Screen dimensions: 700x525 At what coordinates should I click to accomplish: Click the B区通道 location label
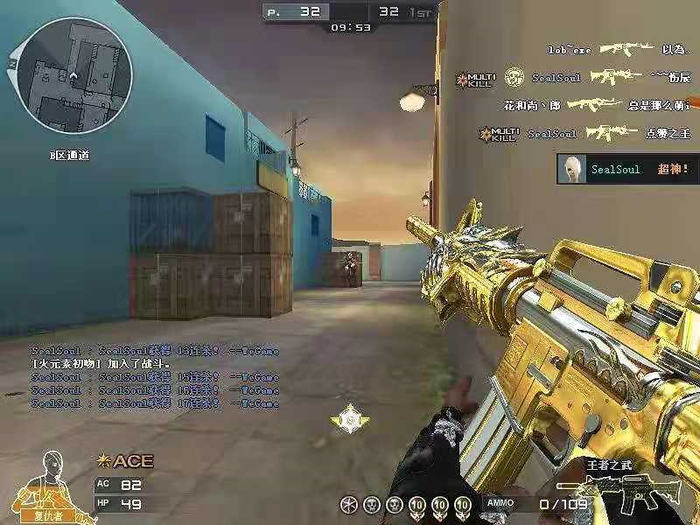(x=70, y=155)
